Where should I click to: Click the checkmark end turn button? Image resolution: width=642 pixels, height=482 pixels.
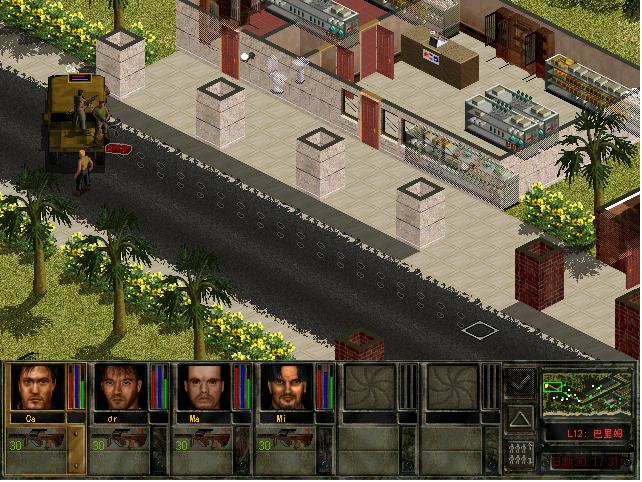520,382
